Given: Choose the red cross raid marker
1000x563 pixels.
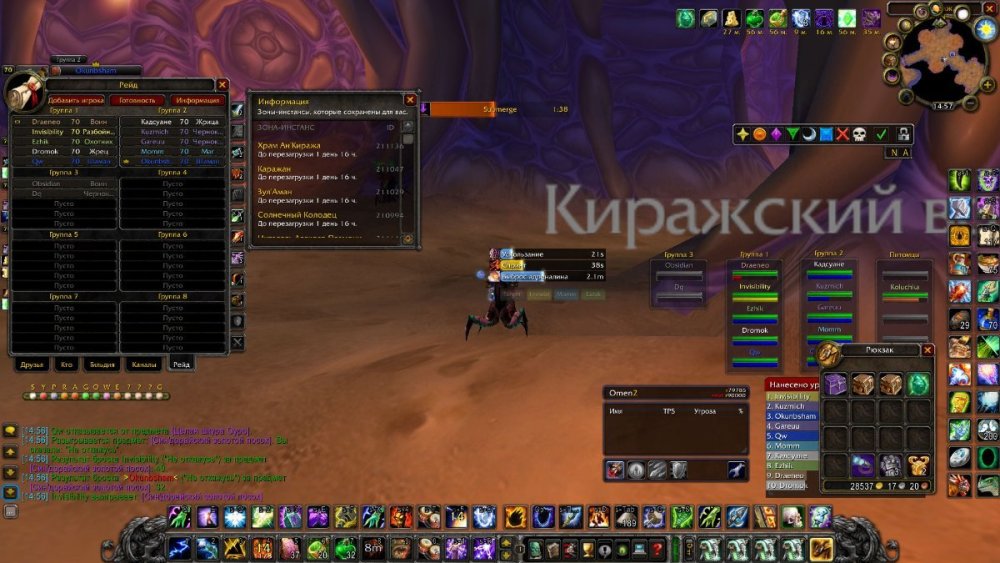Looking at the screenshot, I should coord(842,134).
